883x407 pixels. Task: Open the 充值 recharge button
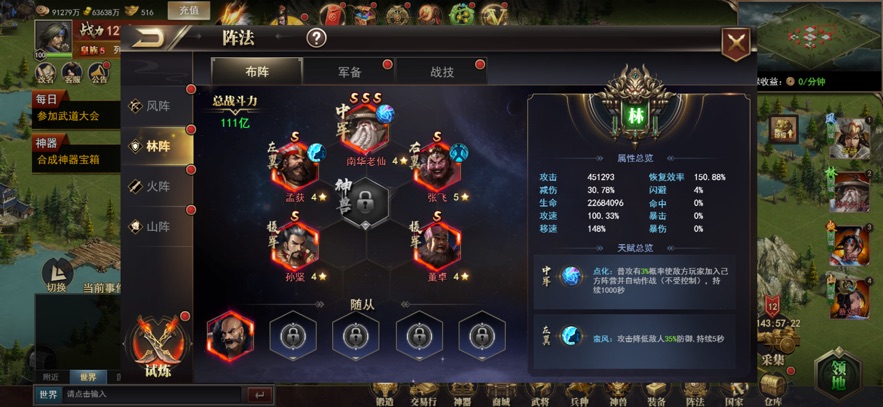coord(187,11)
